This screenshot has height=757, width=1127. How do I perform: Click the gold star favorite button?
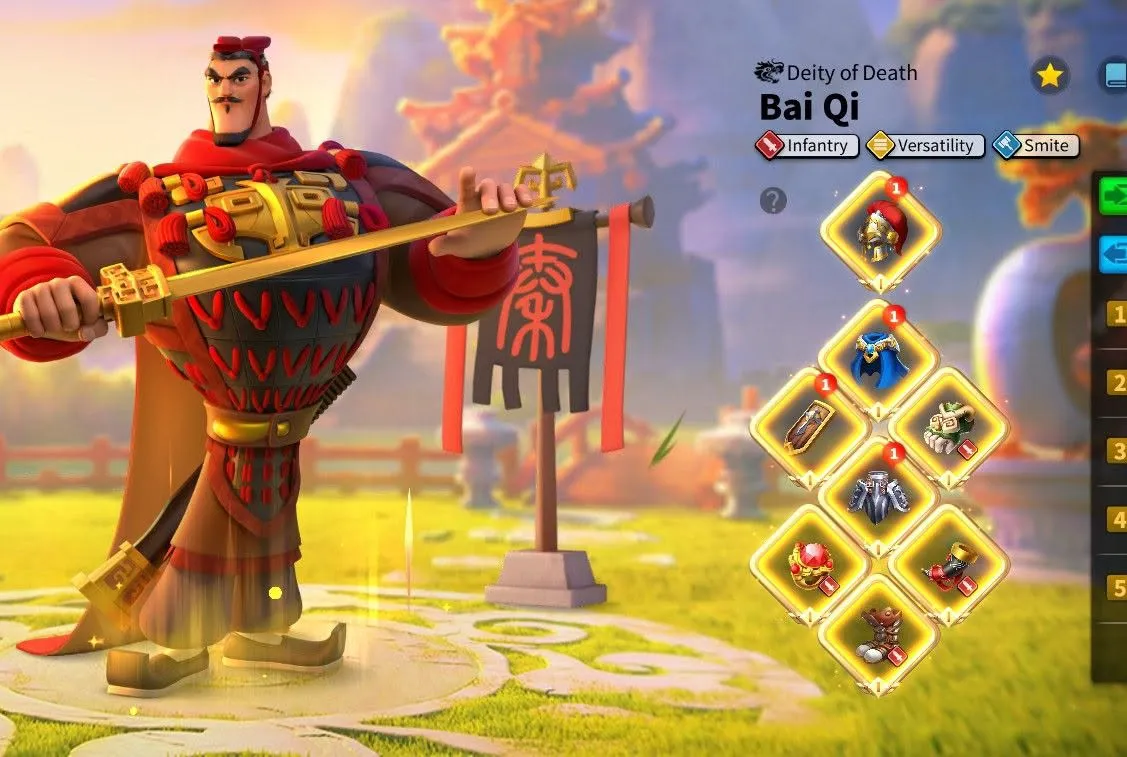[1049, 76]
